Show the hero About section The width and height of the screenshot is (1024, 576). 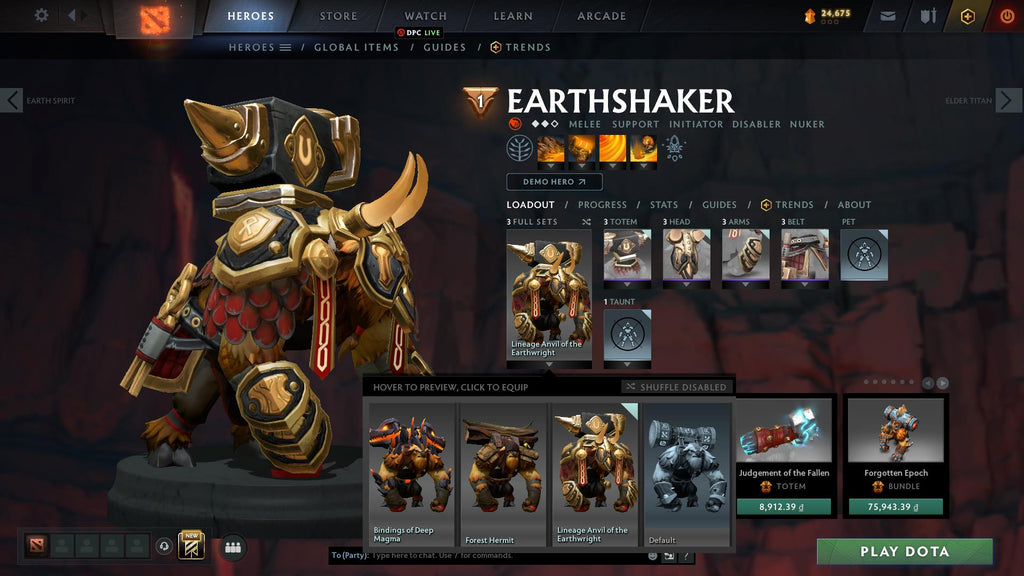(x=854, y=205)
